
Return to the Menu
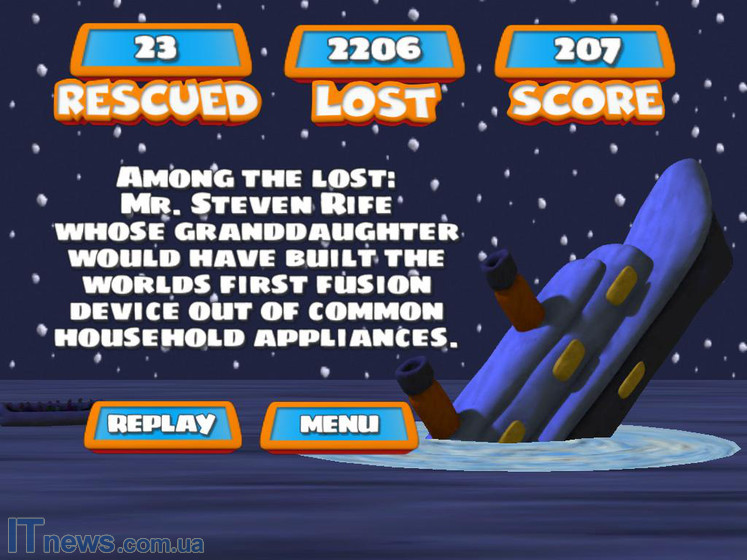(339, 425)
